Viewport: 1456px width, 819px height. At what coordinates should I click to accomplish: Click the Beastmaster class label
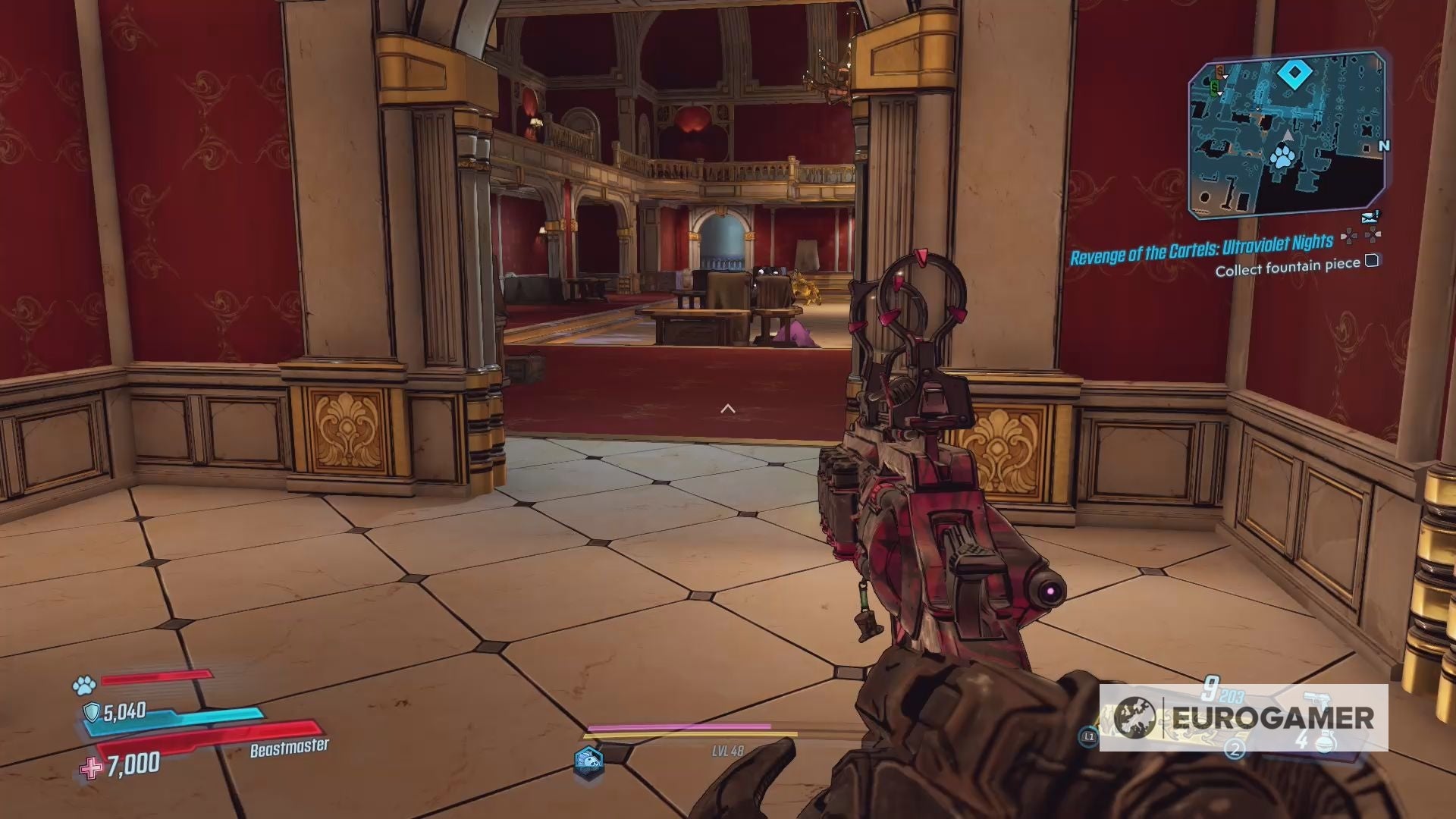tap(290, 747)
